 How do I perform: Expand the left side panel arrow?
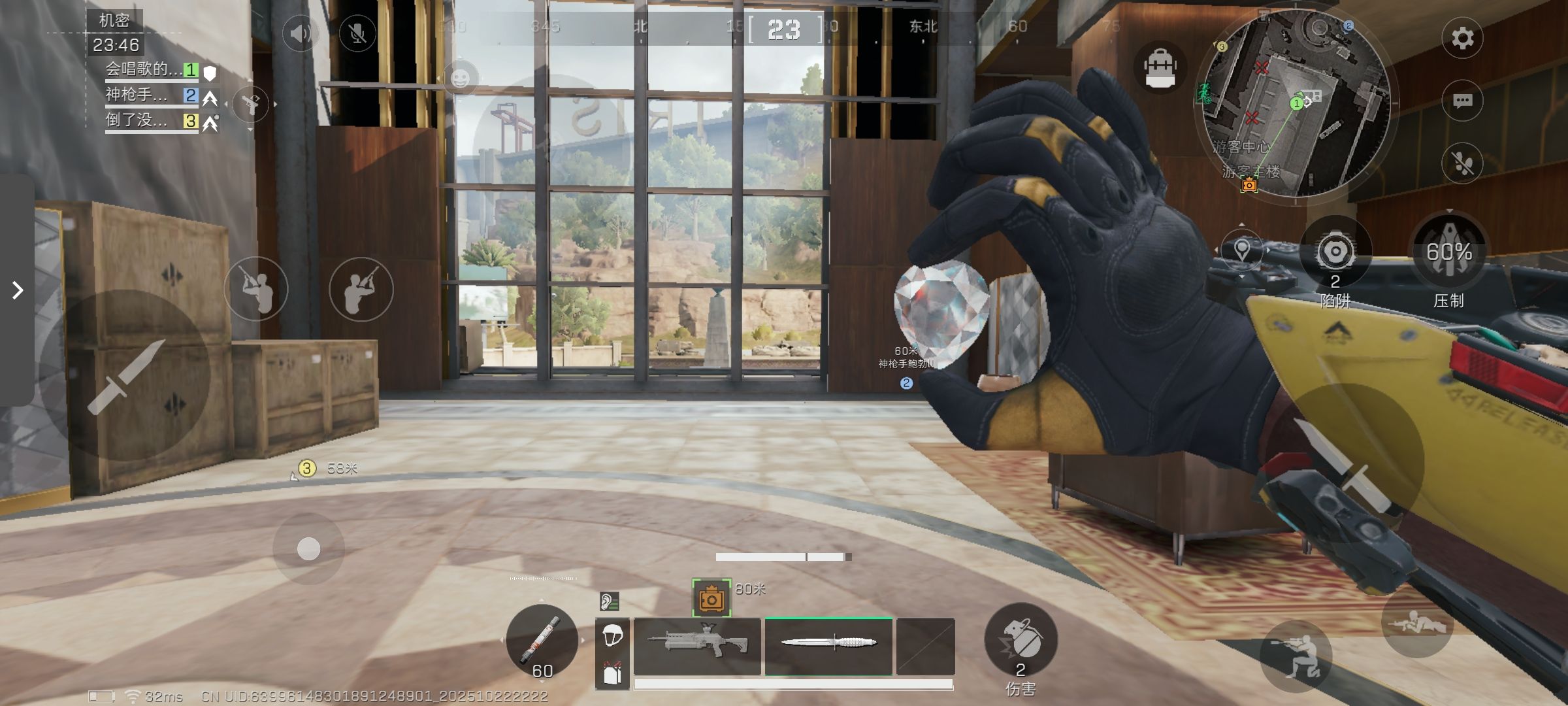(18, 290)
